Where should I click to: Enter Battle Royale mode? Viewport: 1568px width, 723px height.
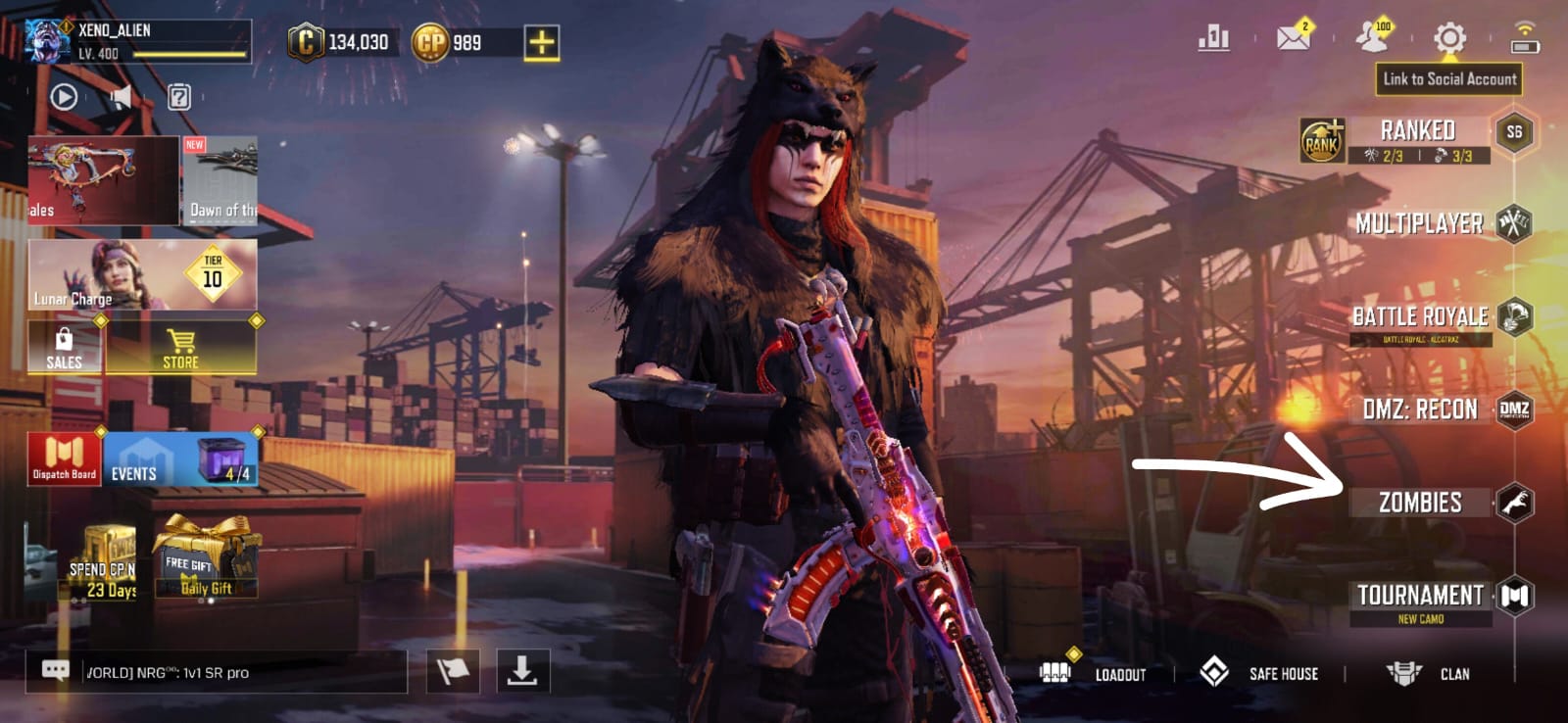pos(1420,316)
